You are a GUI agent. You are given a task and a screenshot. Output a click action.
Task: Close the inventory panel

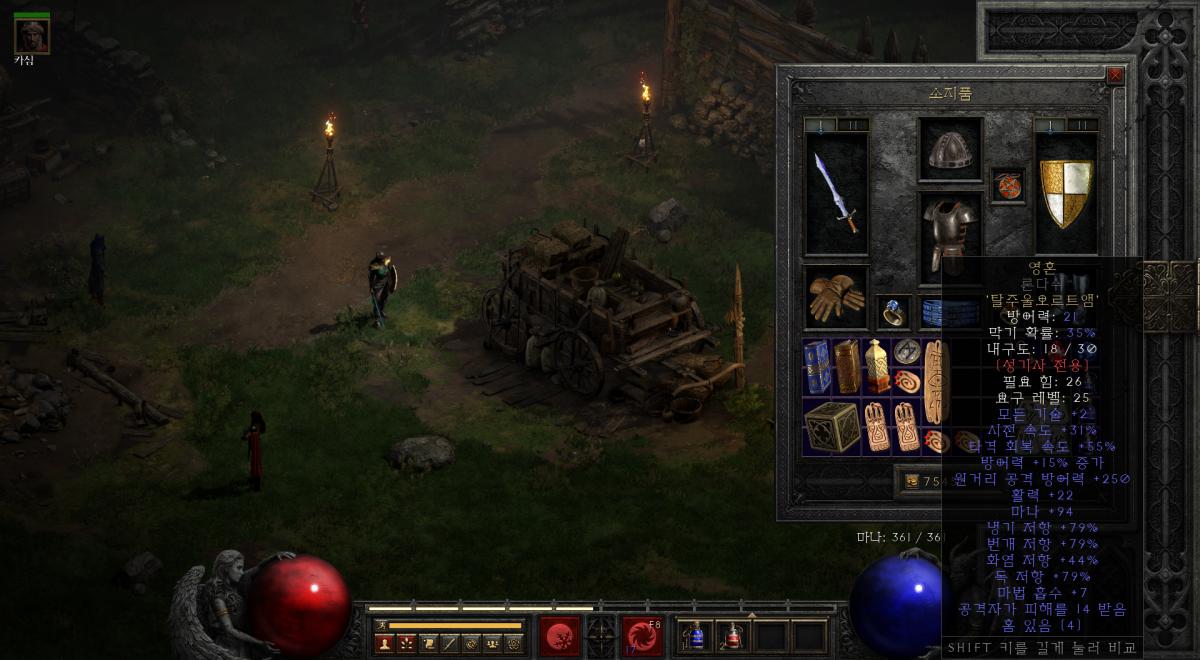[1115, 75]
